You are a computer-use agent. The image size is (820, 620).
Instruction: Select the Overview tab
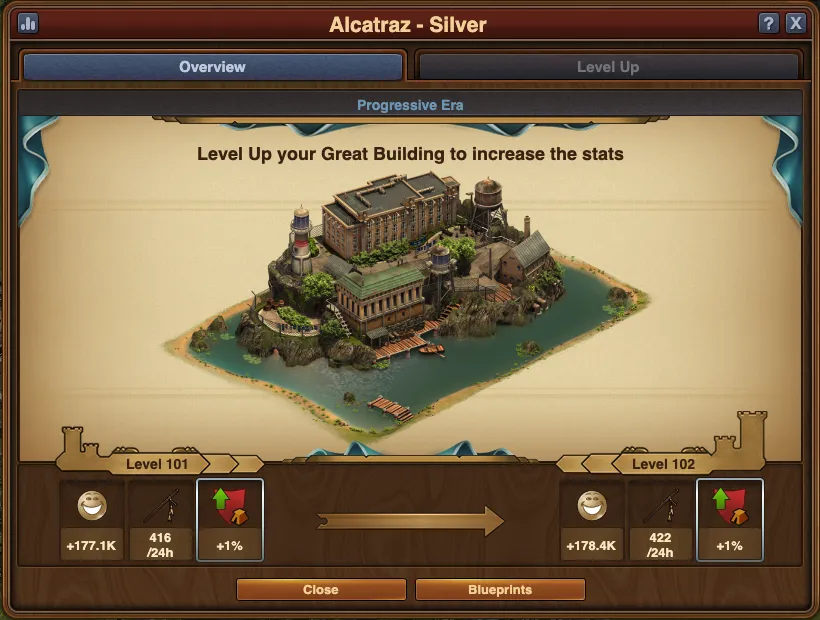pos(212,67)
